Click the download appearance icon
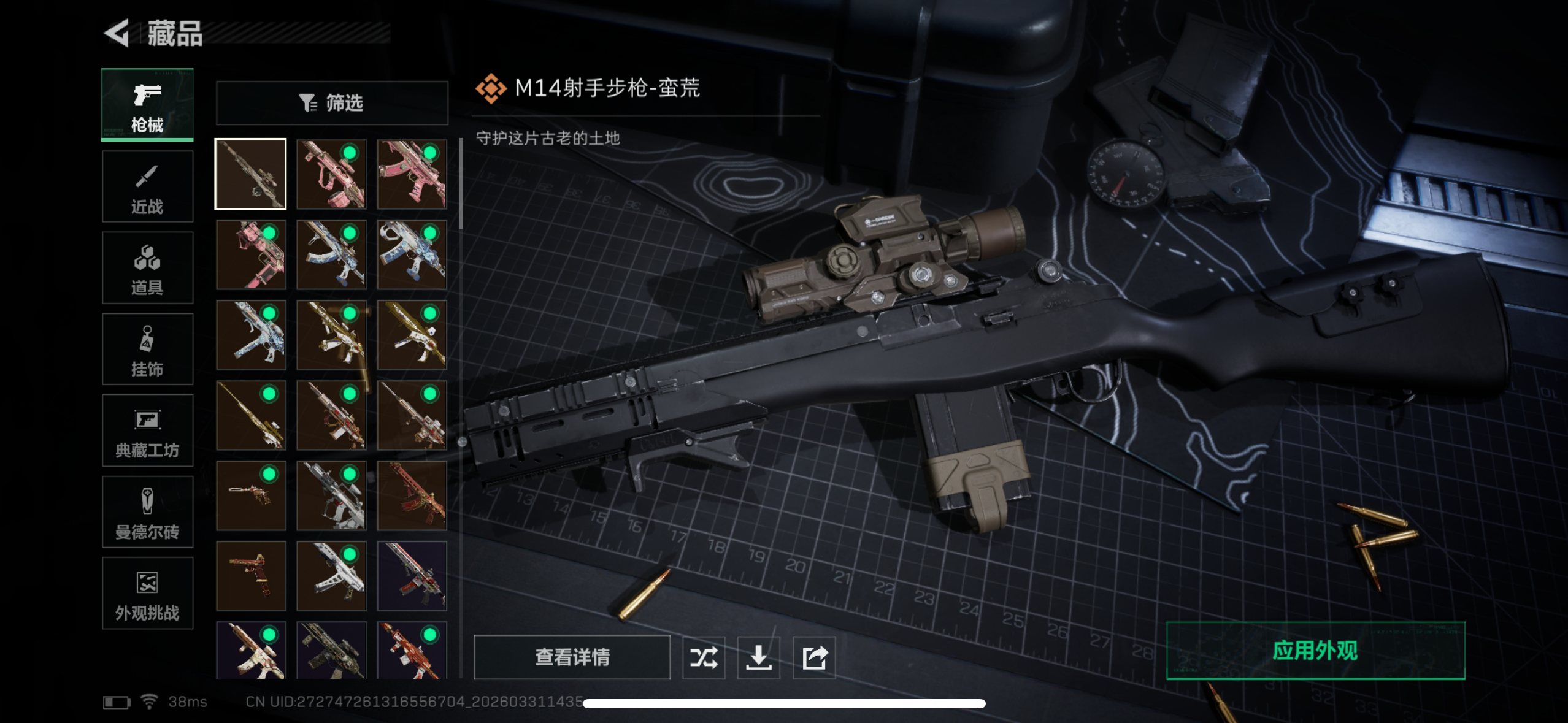 click(x=759, y=657)
